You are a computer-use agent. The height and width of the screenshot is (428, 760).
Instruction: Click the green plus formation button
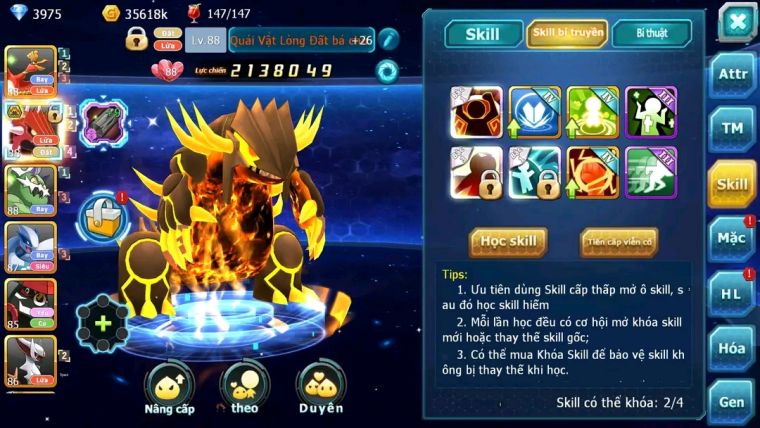click(102, 323)
